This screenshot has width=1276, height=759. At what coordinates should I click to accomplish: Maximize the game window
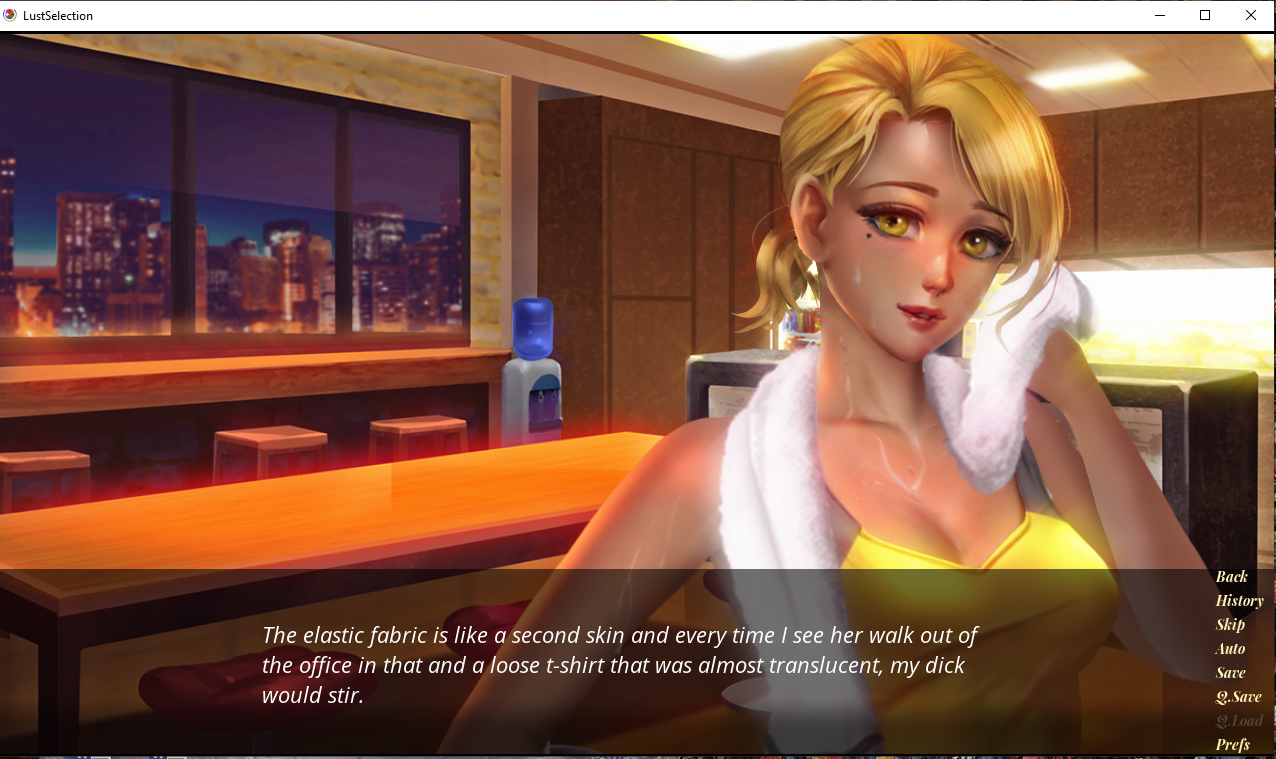click(1205, 15)
